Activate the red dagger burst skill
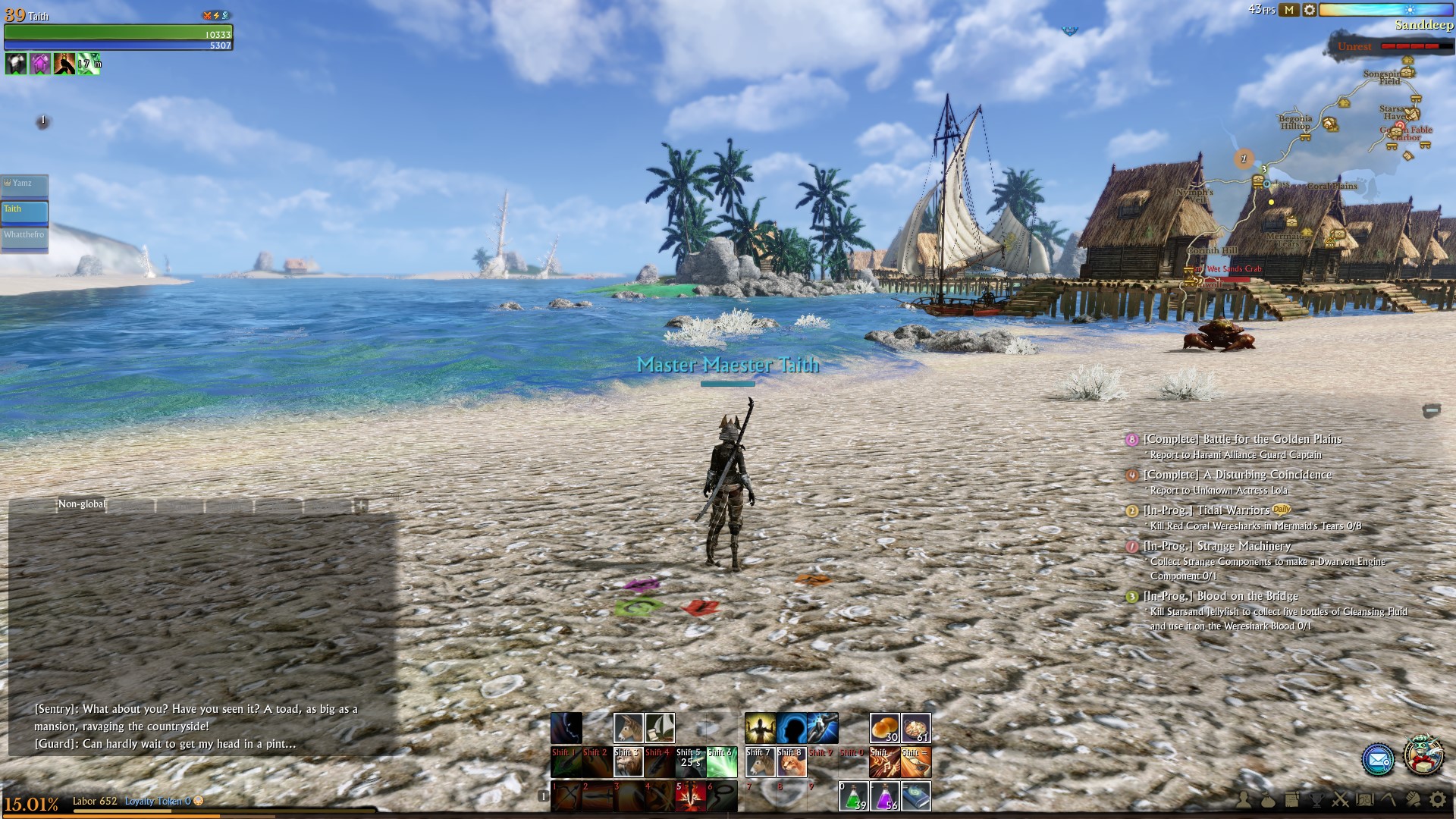The height and width of the screenshot is (819, 1456). 690,796
